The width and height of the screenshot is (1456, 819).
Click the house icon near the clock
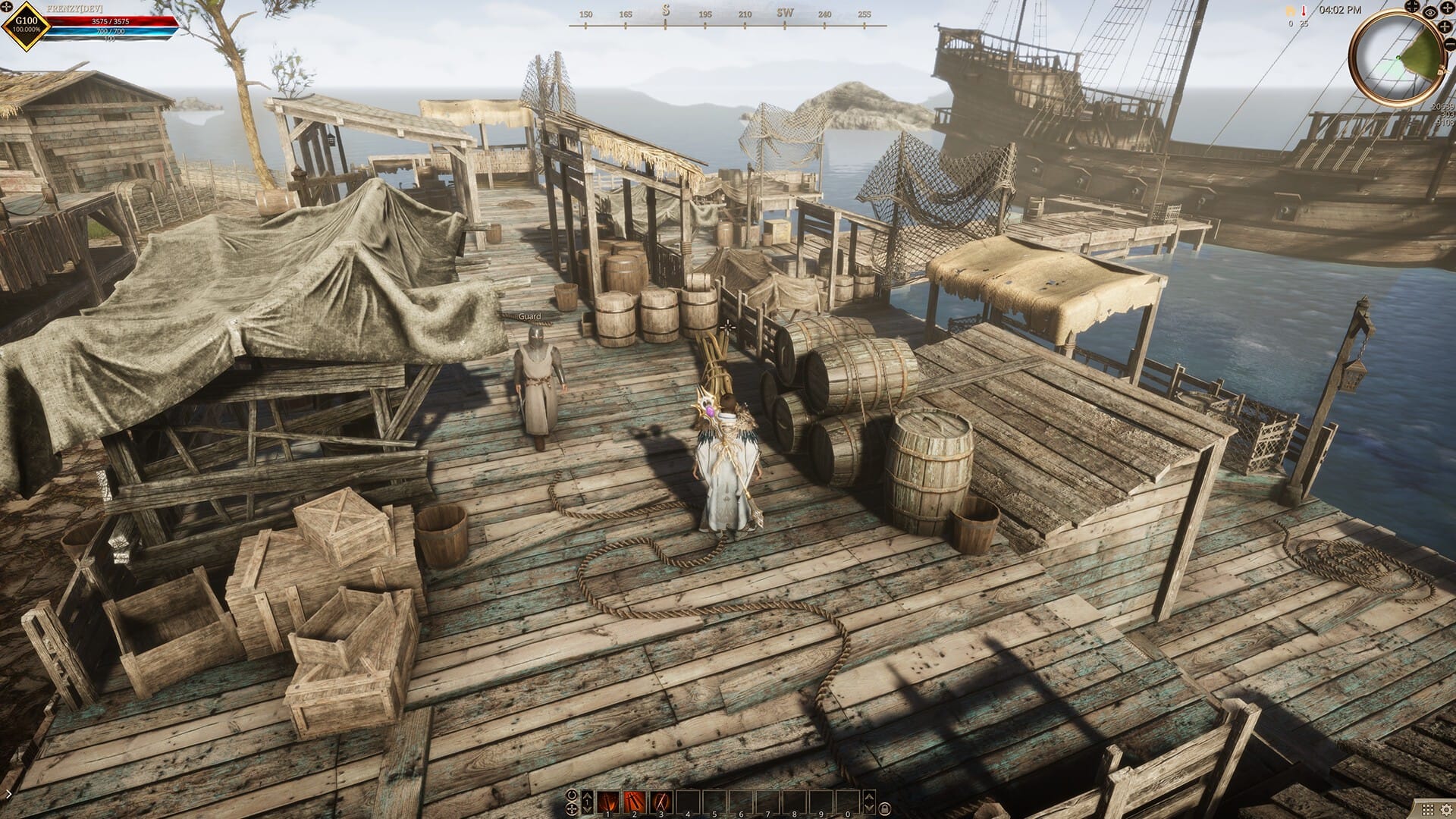click(x=1291, y=10)
